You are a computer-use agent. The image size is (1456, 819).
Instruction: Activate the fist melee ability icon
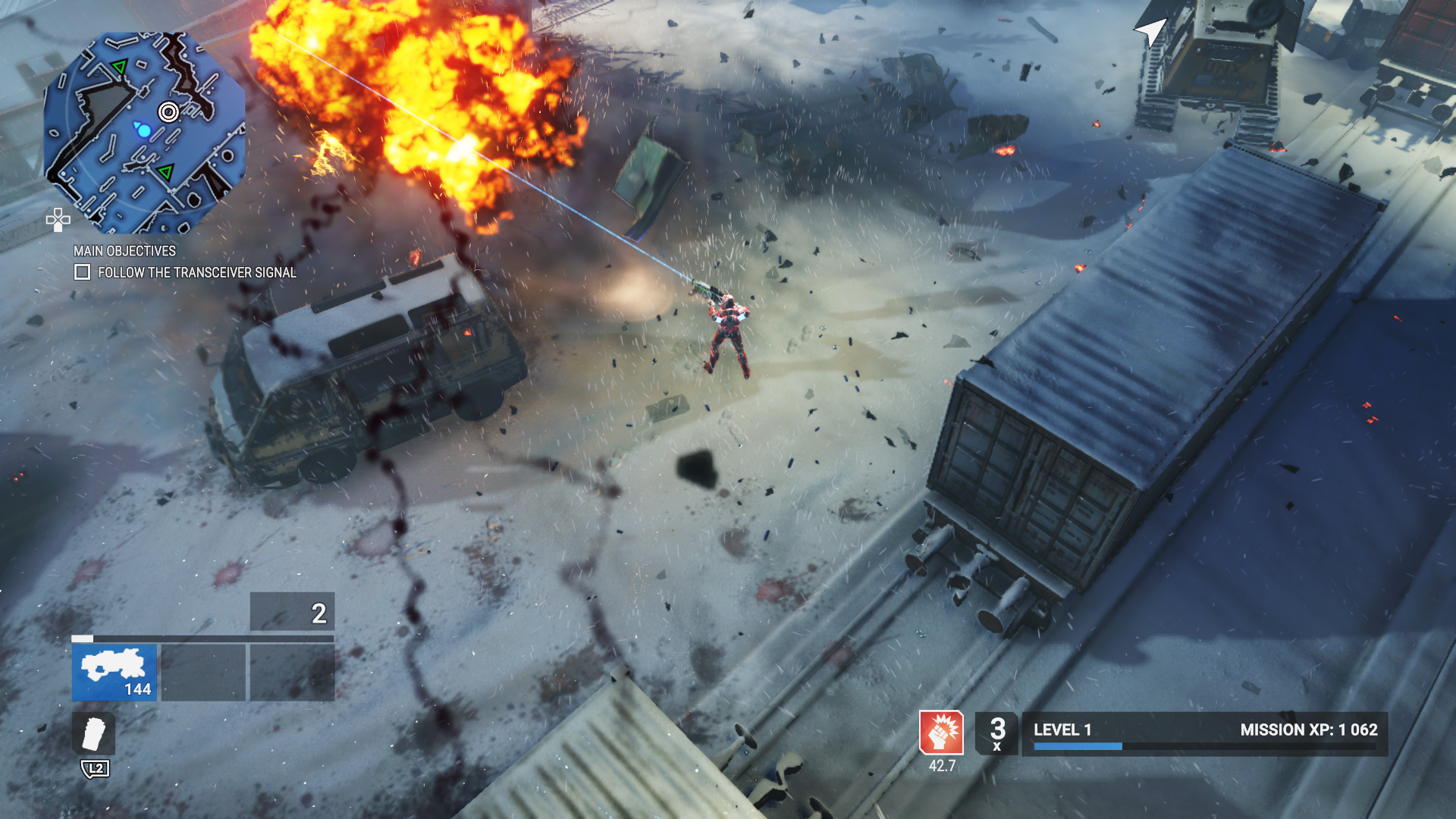pos(941,733)
